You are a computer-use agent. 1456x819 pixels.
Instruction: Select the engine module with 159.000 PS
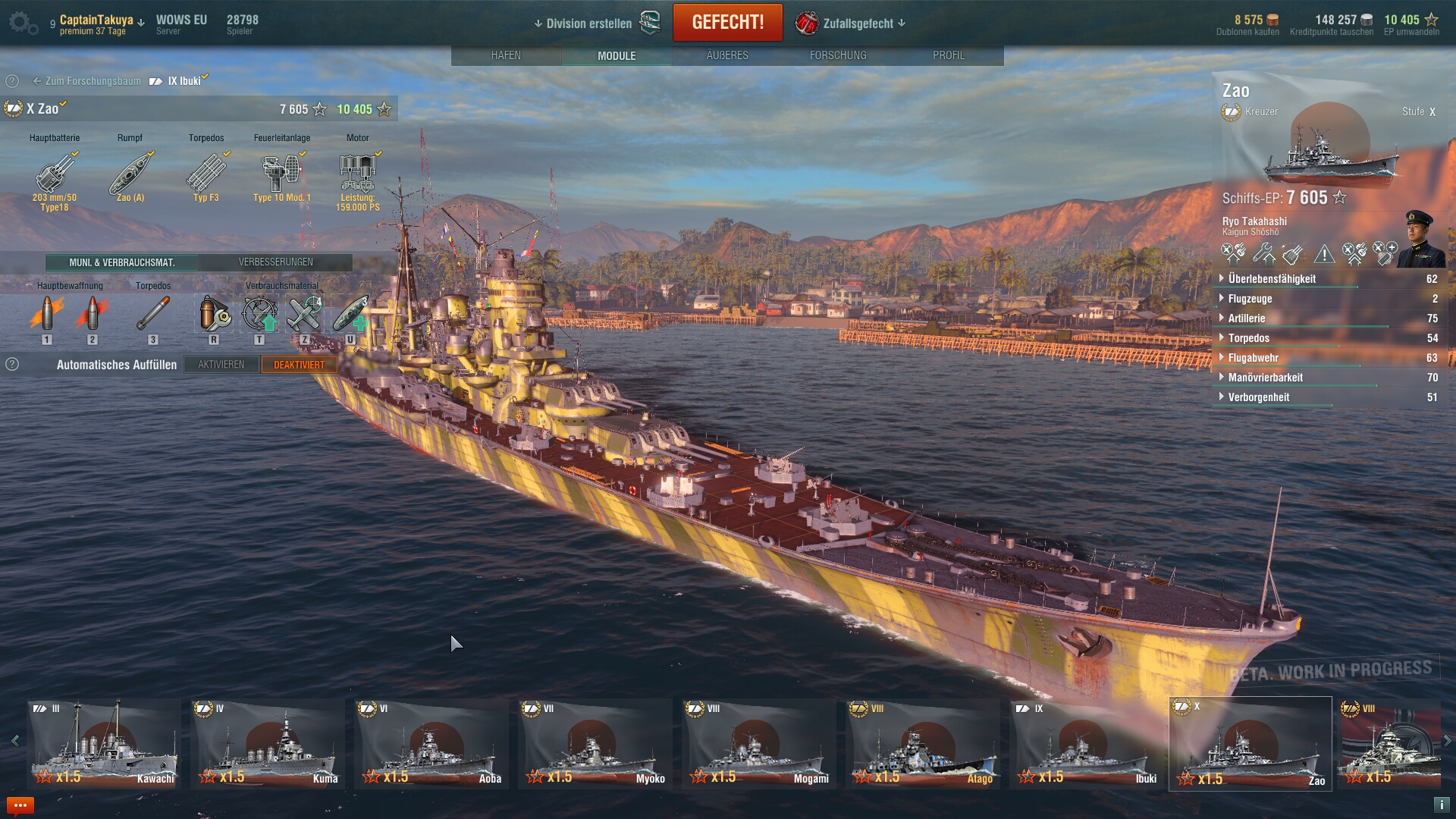tap(358, 176)
